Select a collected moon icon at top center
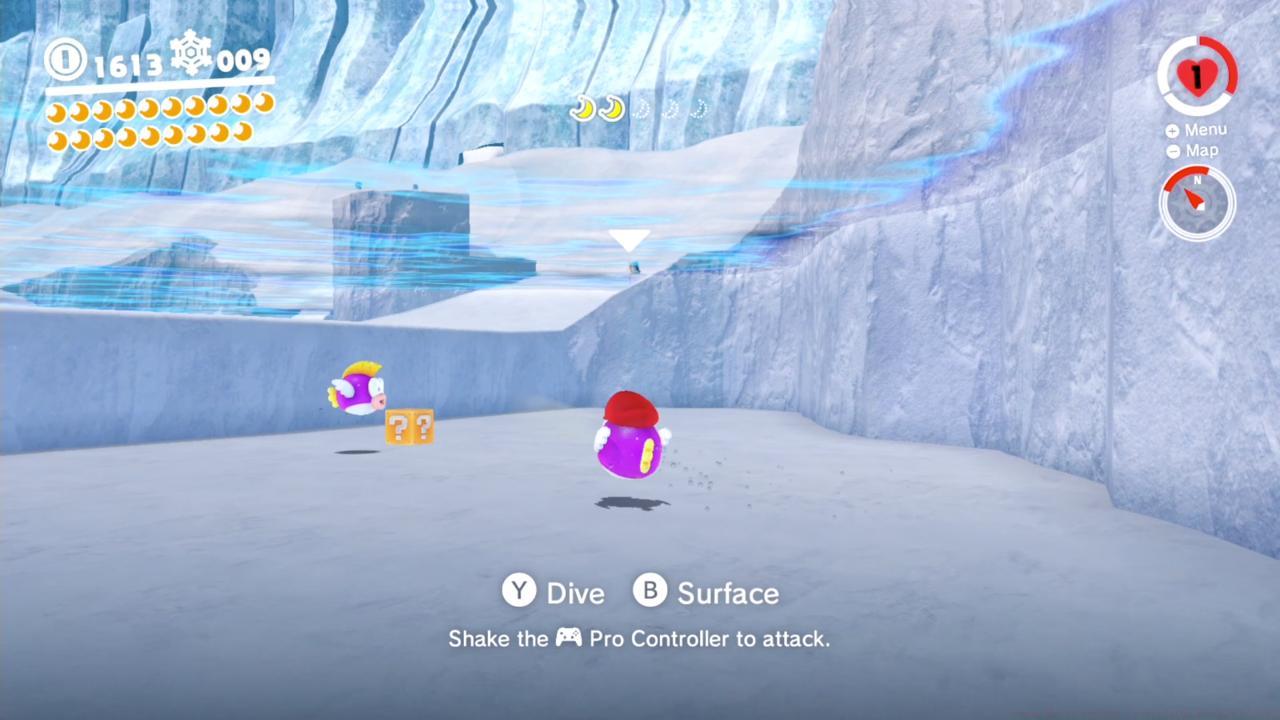This screenshot has height=720, width=1280. 583,109
